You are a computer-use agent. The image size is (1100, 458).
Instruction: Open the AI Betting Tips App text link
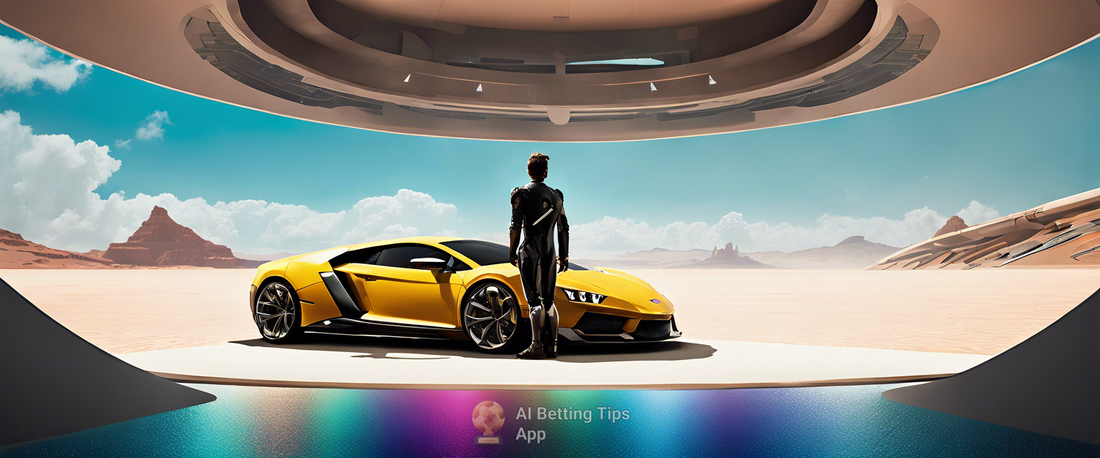tap(572, 423)
